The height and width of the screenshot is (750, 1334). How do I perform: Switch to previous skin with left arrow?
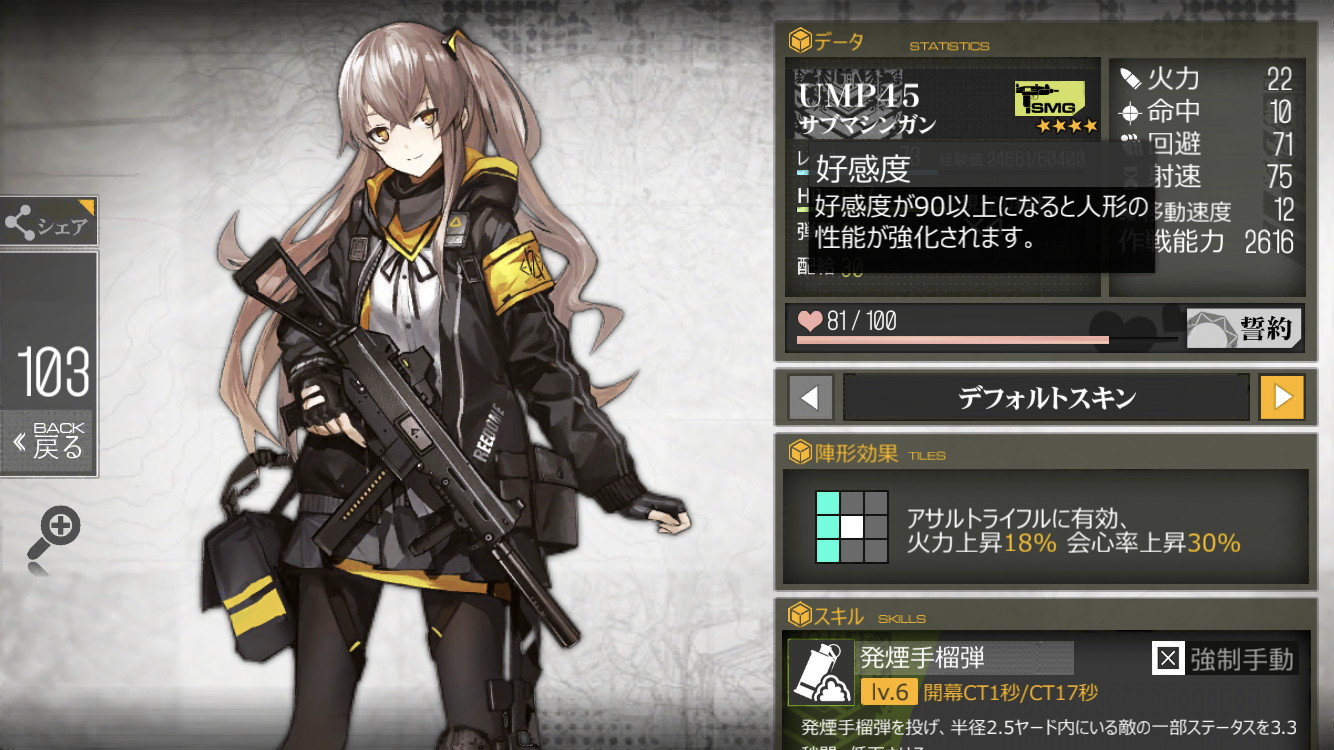pos(810,398)
